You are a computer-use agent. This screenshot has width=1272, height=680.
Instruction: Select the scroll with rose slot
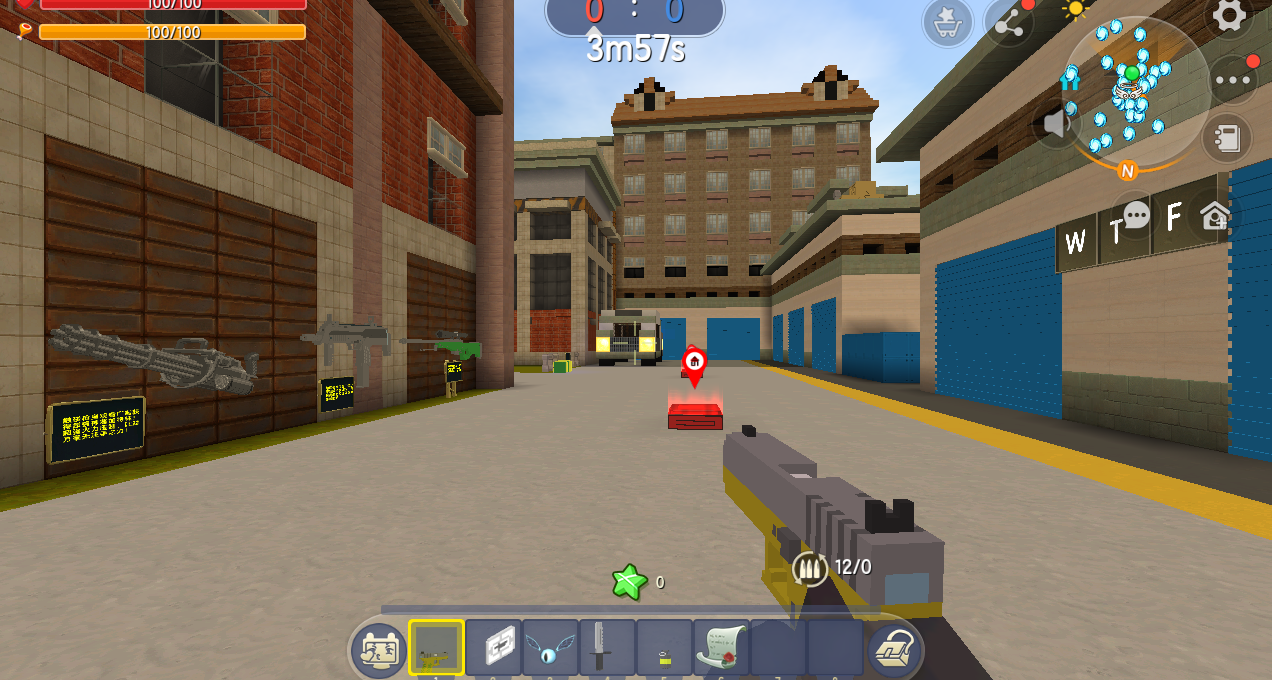coord(721,648)
